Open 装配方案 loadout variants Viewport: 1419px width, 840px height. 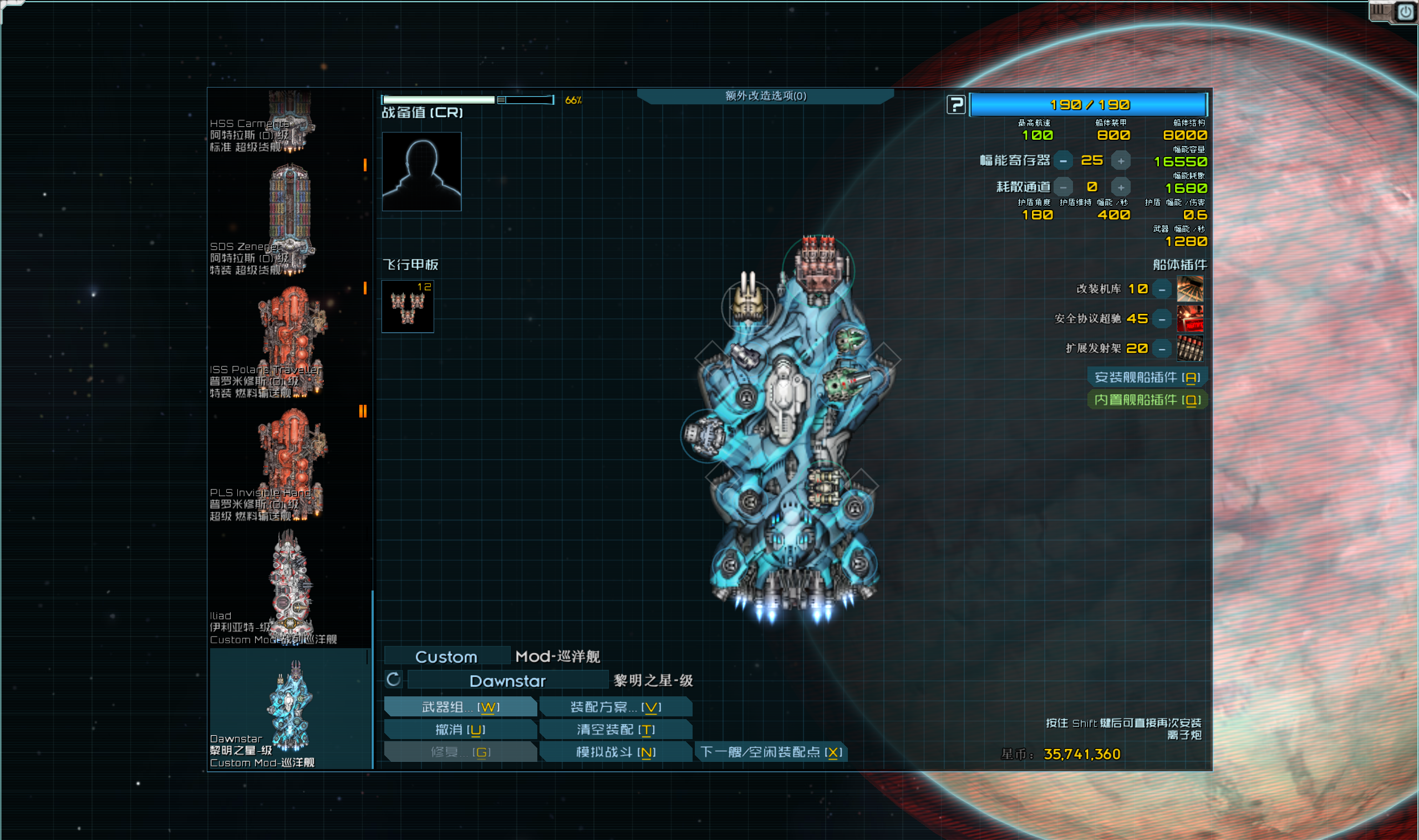tap(616, 707)
